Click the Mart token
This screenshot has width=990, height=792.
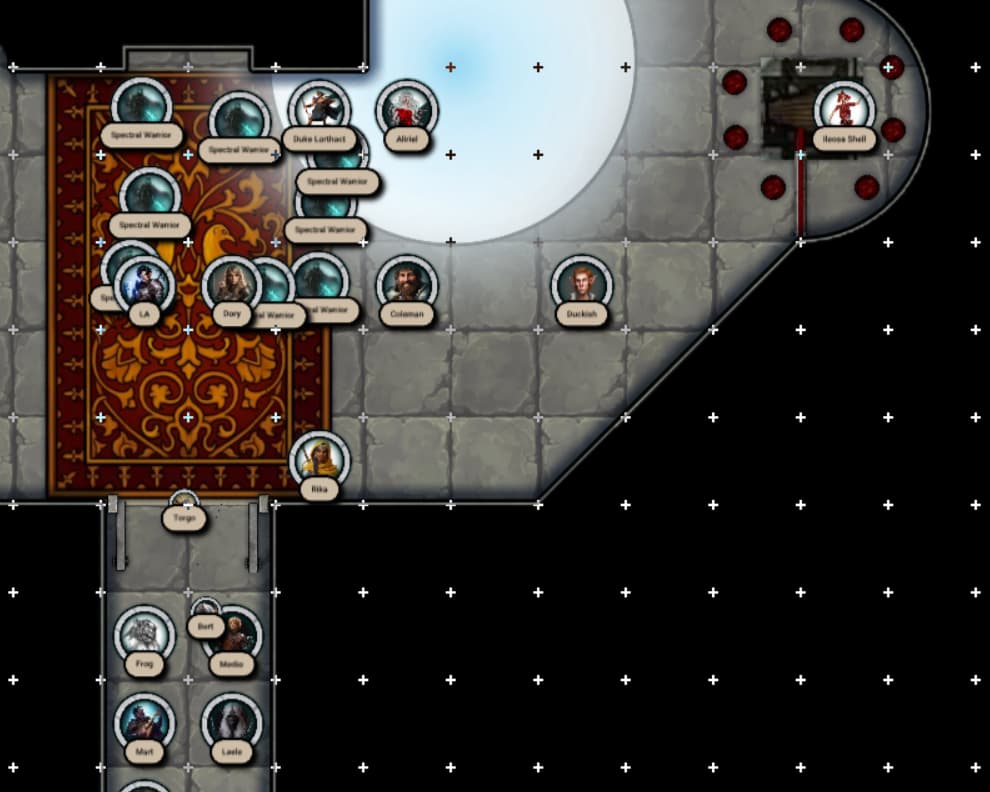pos(144,722)
